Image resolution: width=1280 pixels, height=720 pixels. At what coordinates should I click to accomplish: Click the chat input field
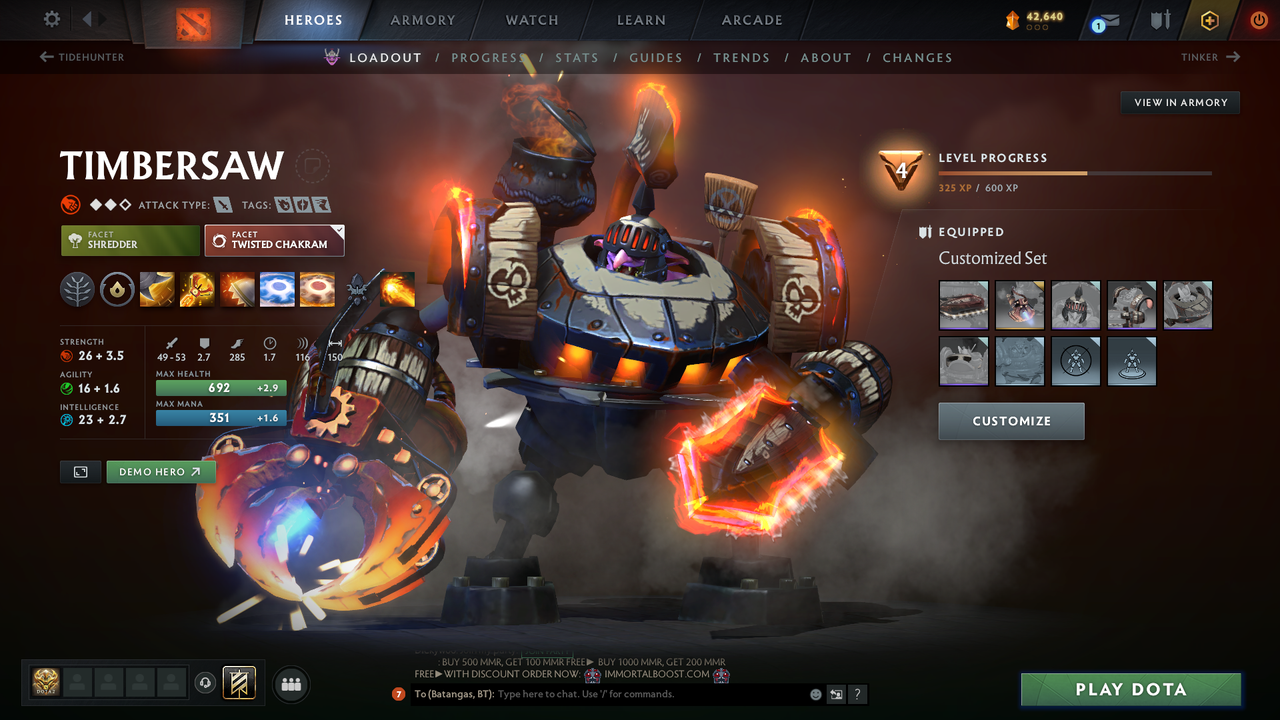tap(650, 694)
